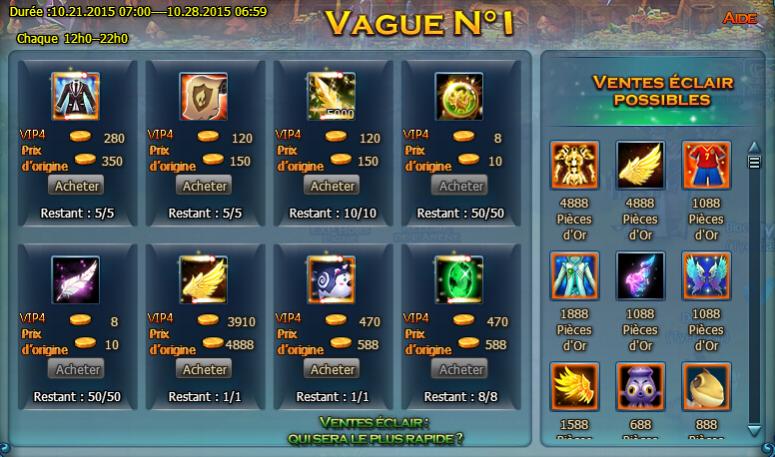Viewport: 775px width, 457px height.
Task: Inspect the green gem orb icon
Action: [460, 281]
